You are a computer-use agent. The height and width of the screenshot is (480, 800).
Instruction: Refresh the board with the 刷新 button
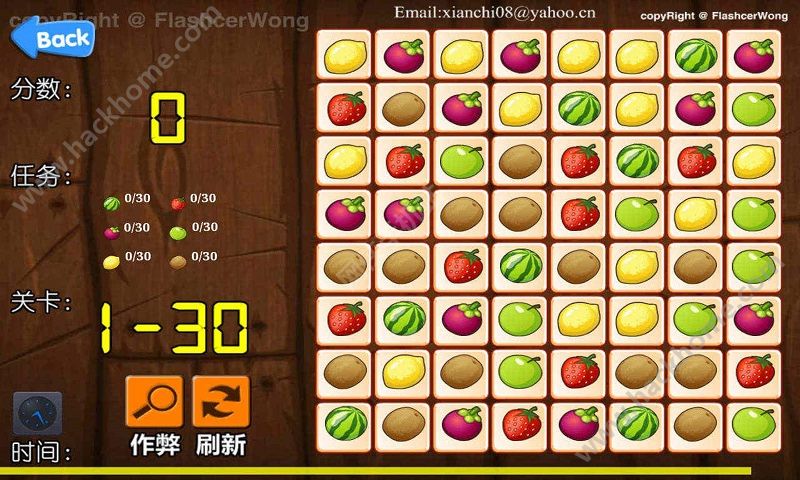click(221, 402)
